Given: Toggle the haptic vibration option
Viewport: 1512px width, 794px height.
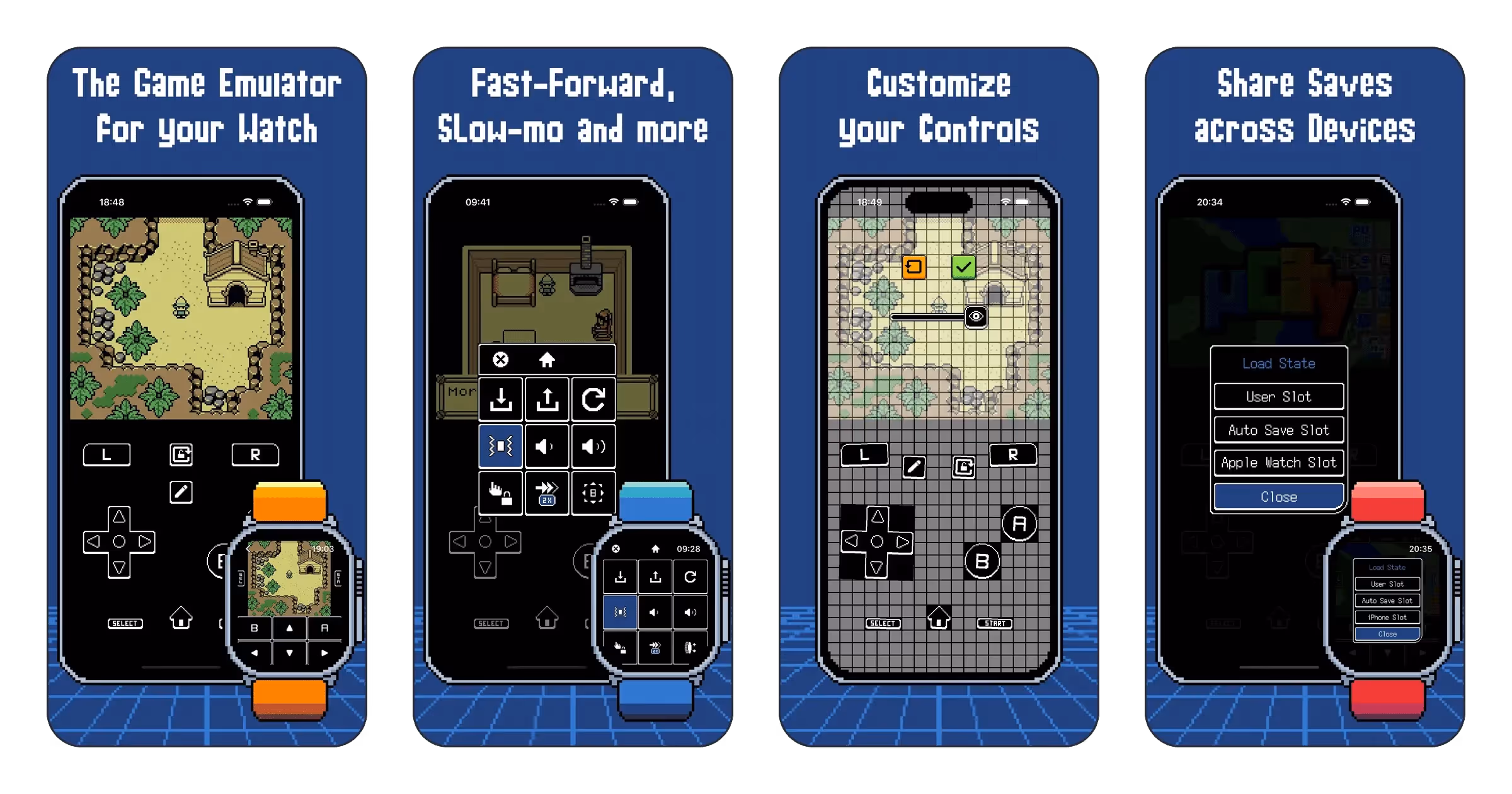Looking at the screenshot, I should (x=500, y=447).
